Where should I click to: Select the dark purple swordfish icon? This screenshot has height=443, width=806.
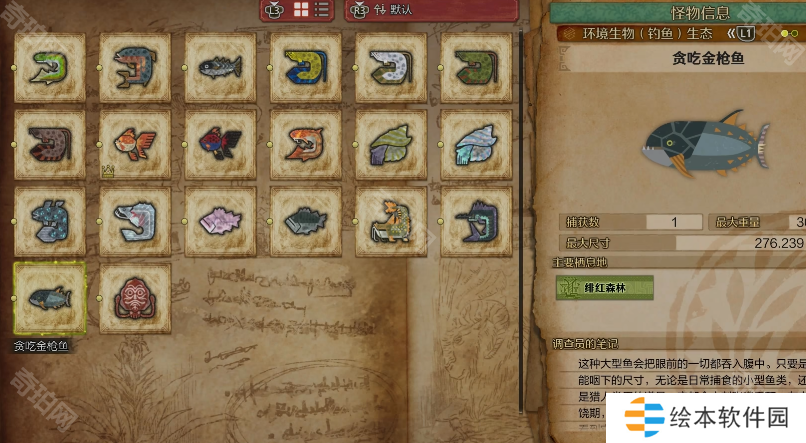[x=476, y=221]
